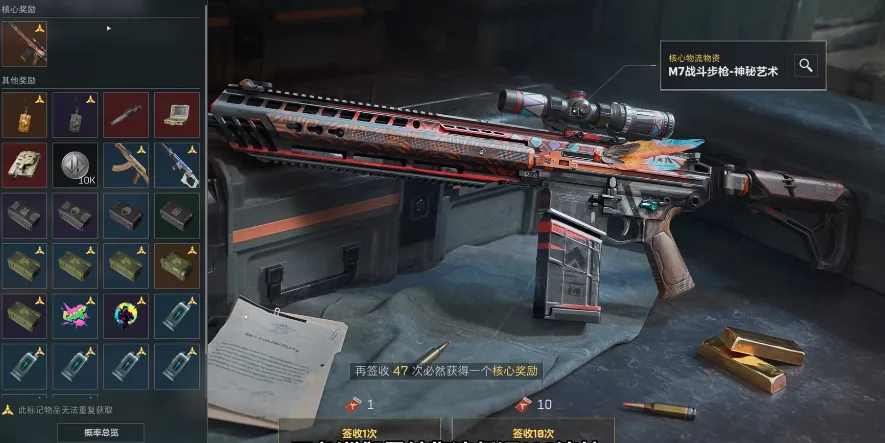This screenshot has width=885, height=443.
Task: Choose the pink graffiti spray reward
Action: click(x=75, y=316)
